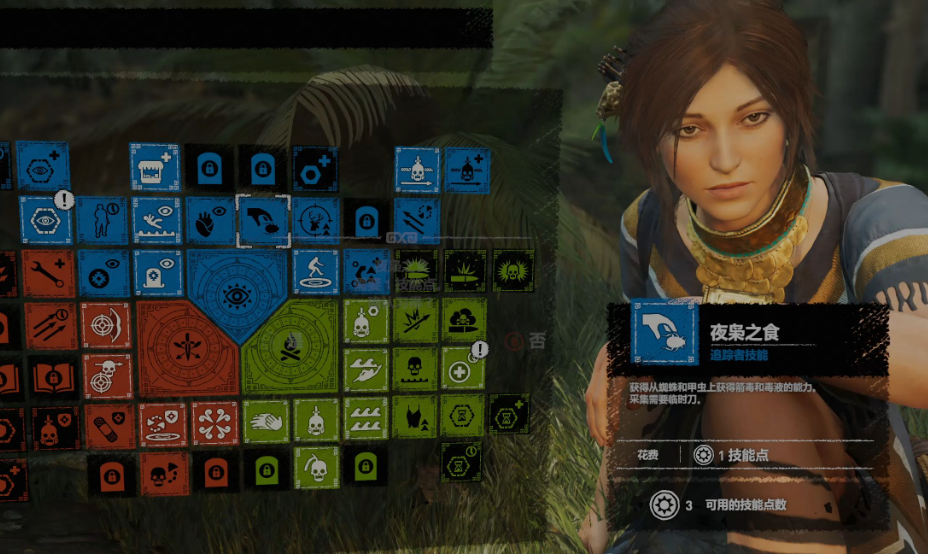The width and height of the screenshot is (928, 554).
Task: Select the dark green skull burst skill
Action: coord(513,270)
